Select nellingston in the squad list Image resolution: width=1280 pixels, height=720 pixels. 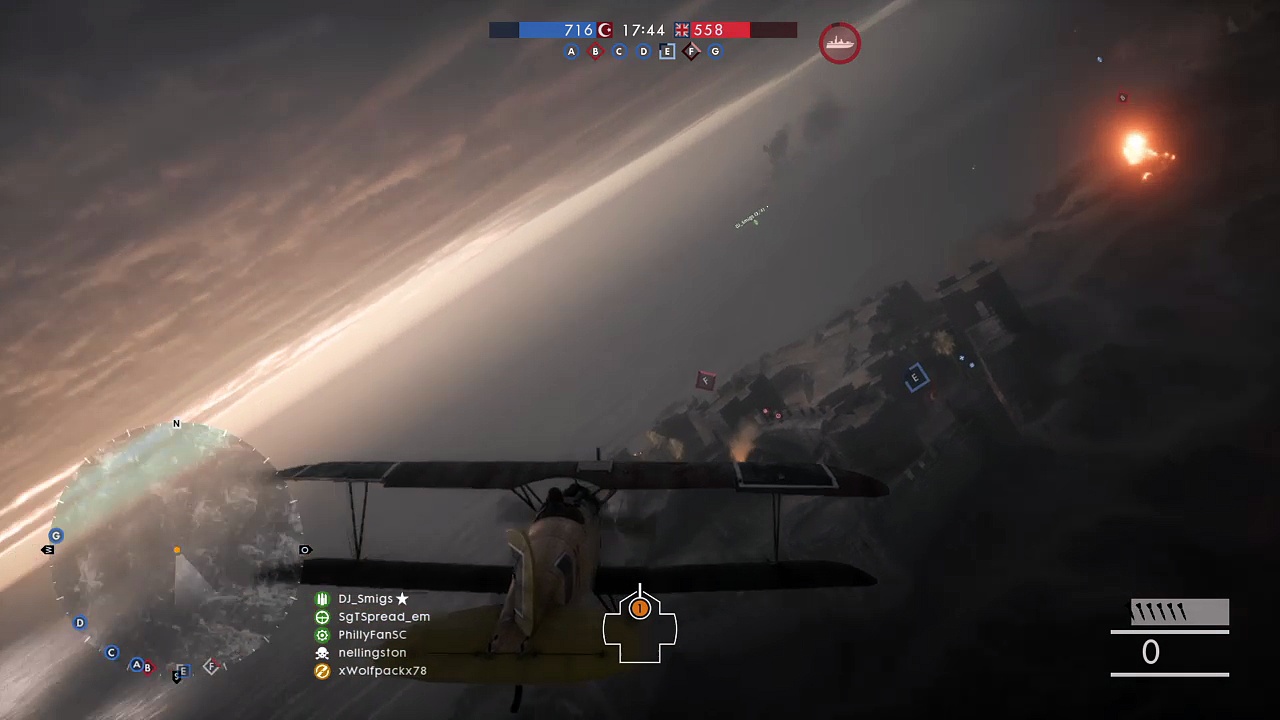pyautogui.click(x=372, y=653)
